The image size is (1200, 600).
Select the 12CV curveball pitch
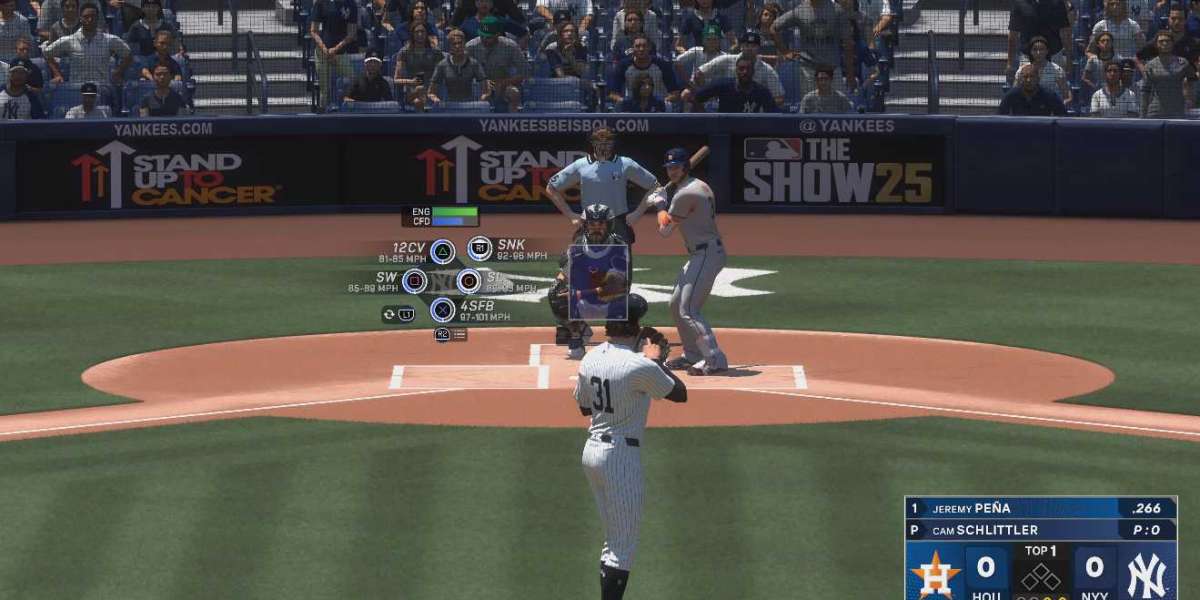[442, 251]
